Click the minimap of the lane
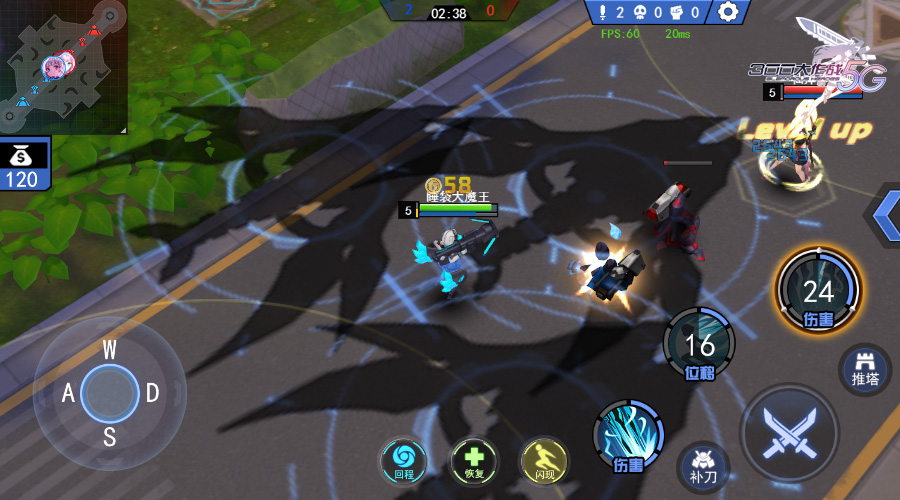The height and width of the screenshot is (500, 900). pyautogui.click(x=63, y=66)
